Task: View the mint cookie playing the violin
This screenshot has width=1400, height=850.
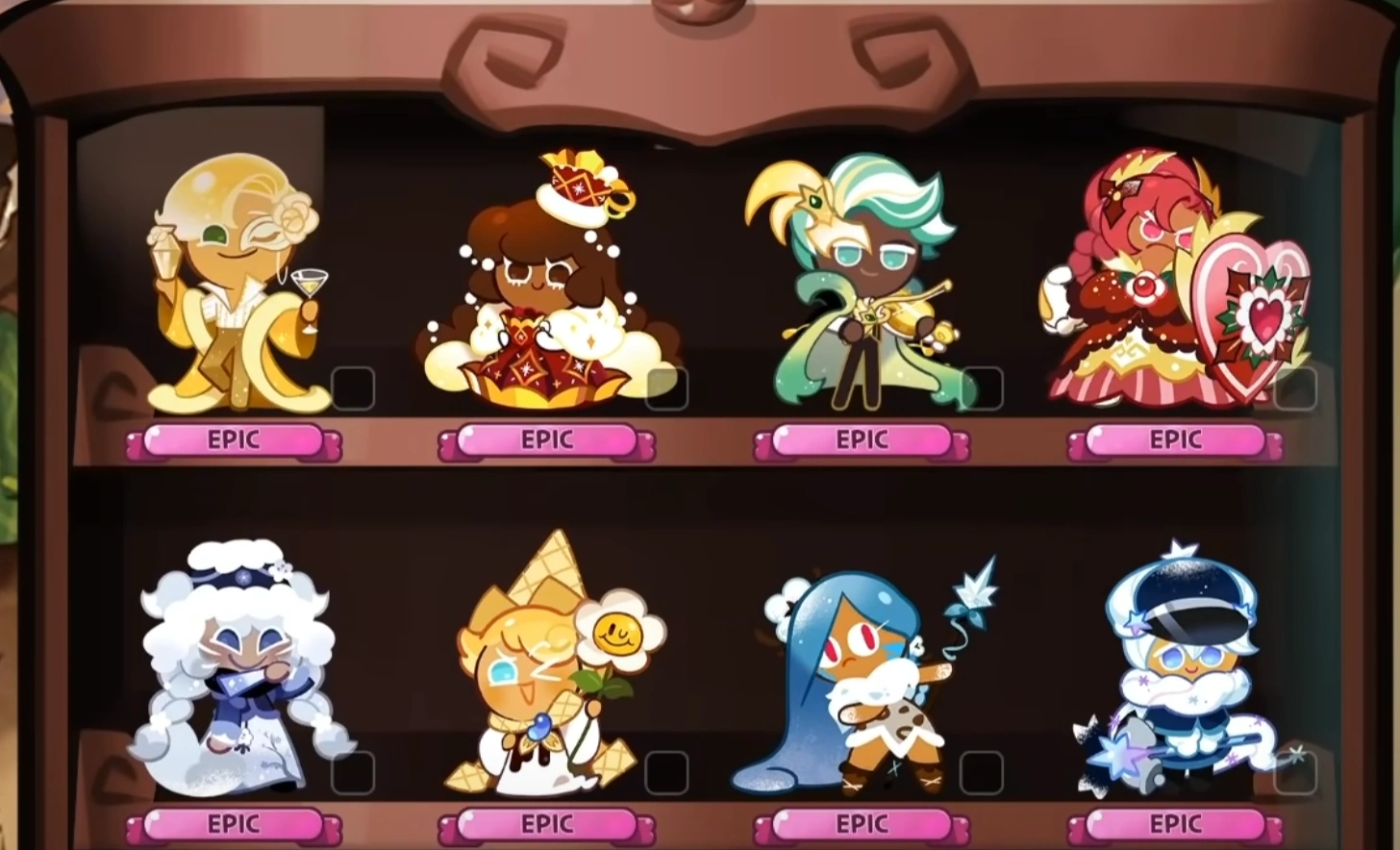Action: click(x=861, y=279)
